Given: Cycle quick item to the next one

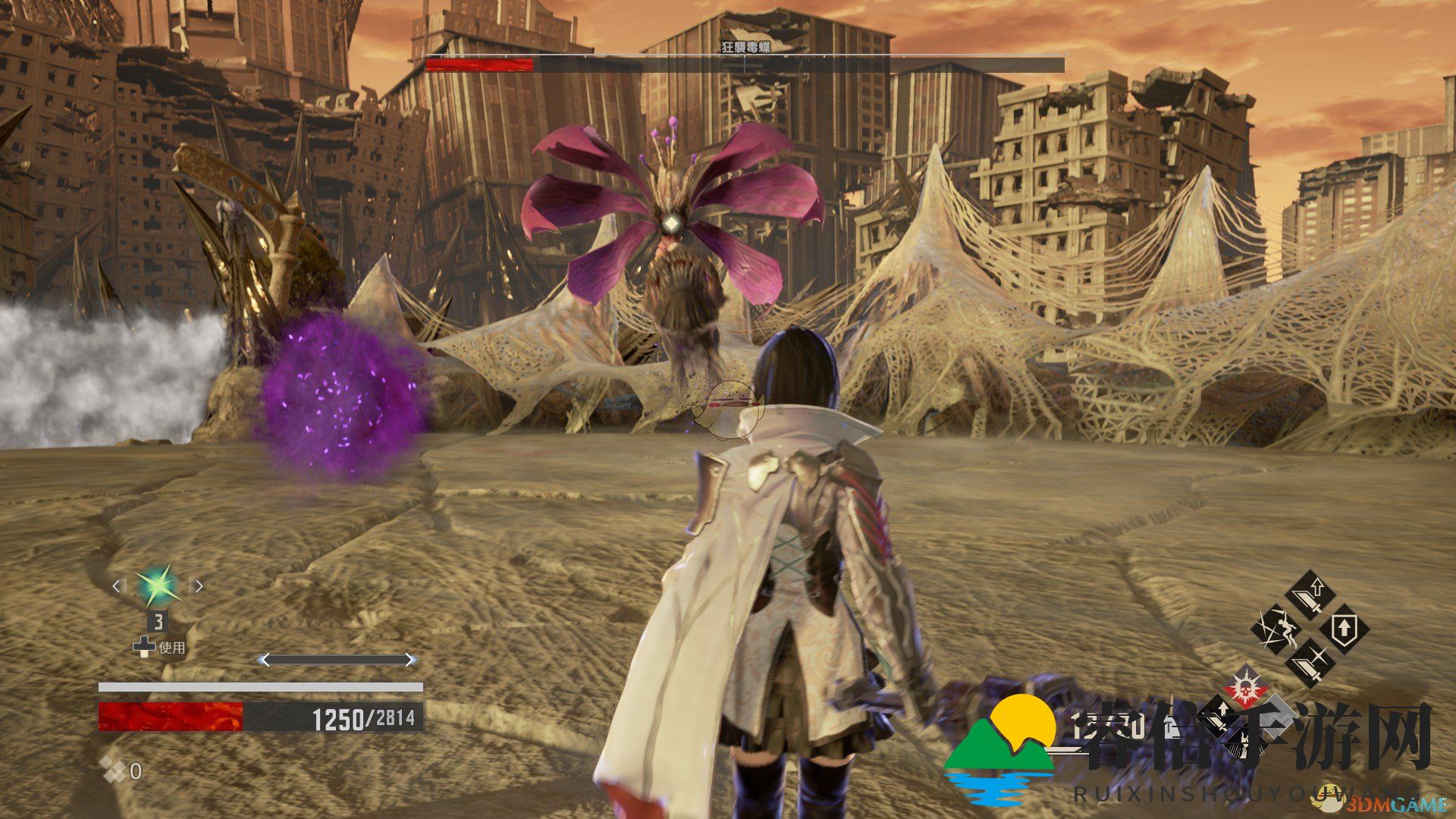Looking at the screenshot, I should point(199,586).
